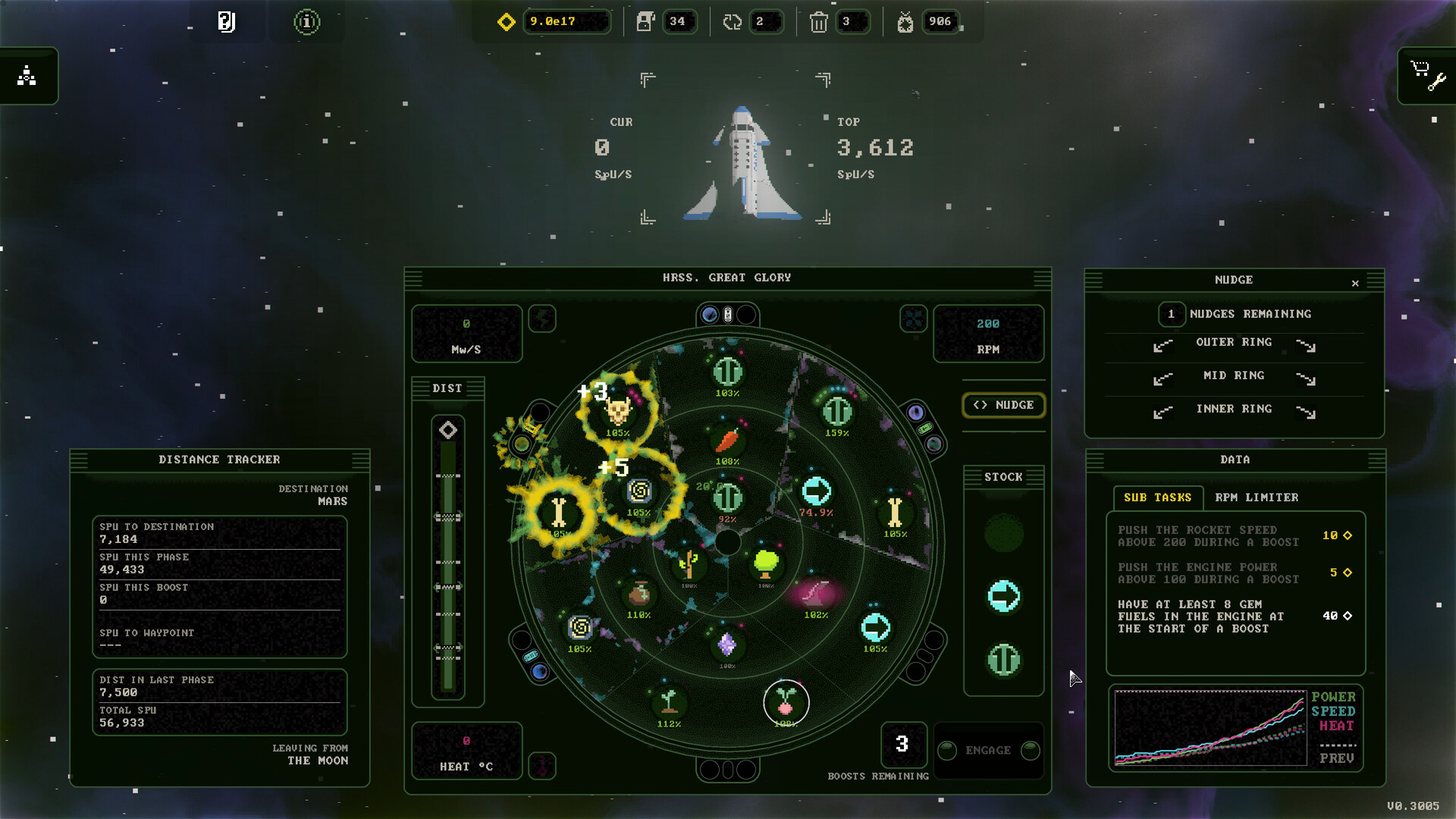This screenshot has width=1456, height=819.
Task: Select the blue arrow fuel in the STOCK panel
Action: click(x=1003, y=596)
